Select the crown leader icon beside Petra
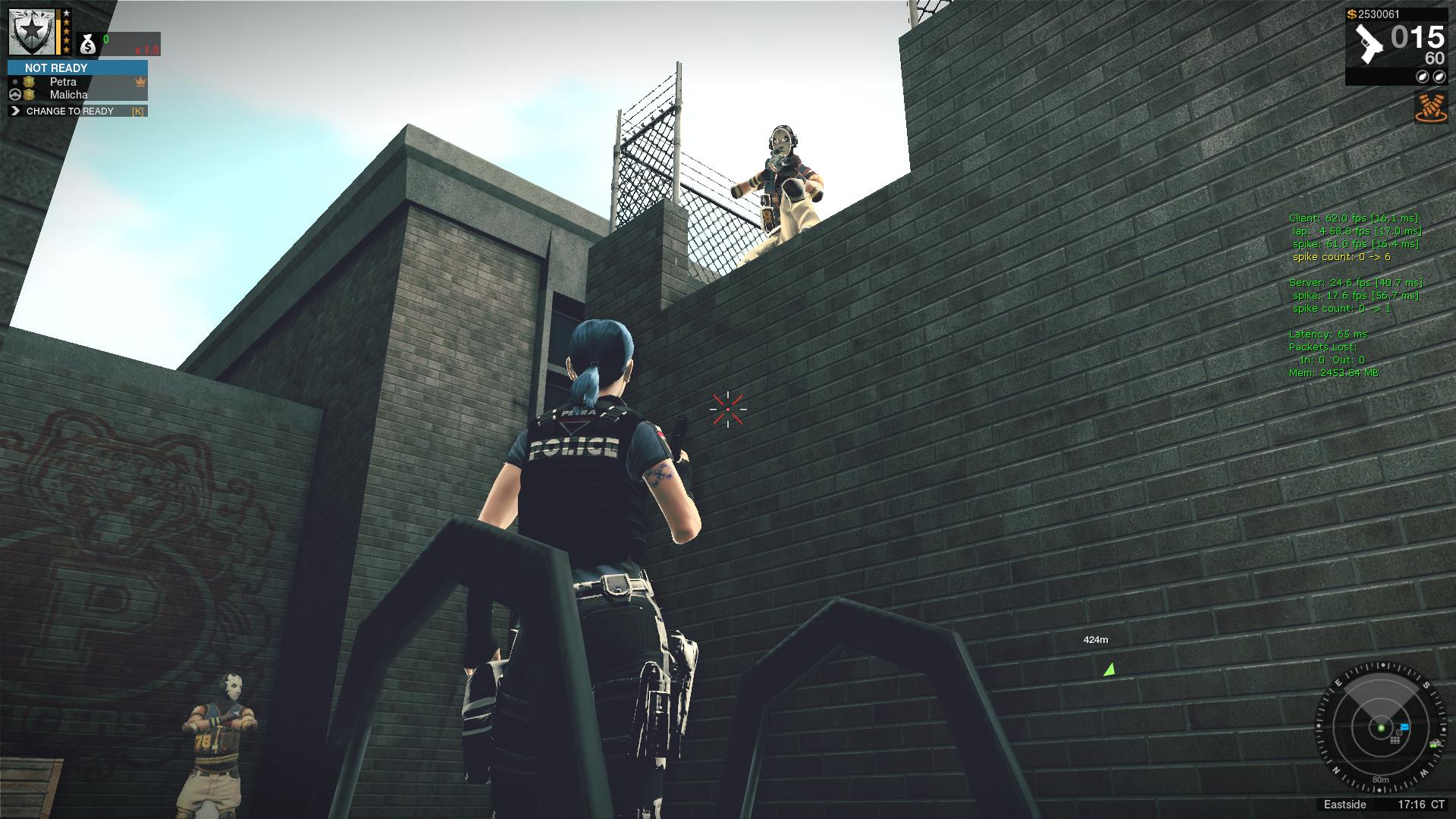This screenshot has width=1456, height=819. click(140, 82)
